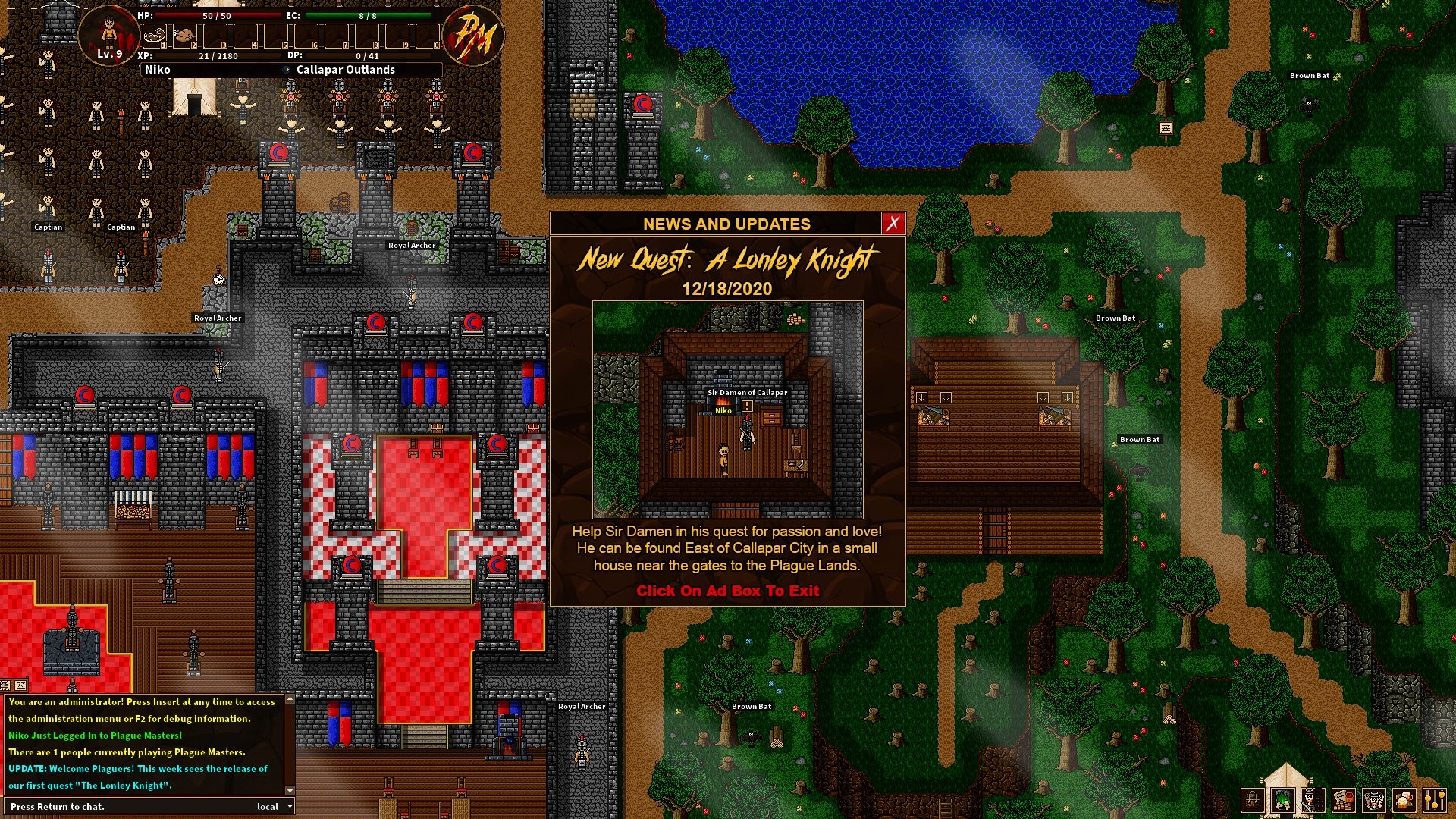This screenshot has width=1456, height=819.
Task: Select the sausage item in hotbar slot 1
Action: pos(155,36)
